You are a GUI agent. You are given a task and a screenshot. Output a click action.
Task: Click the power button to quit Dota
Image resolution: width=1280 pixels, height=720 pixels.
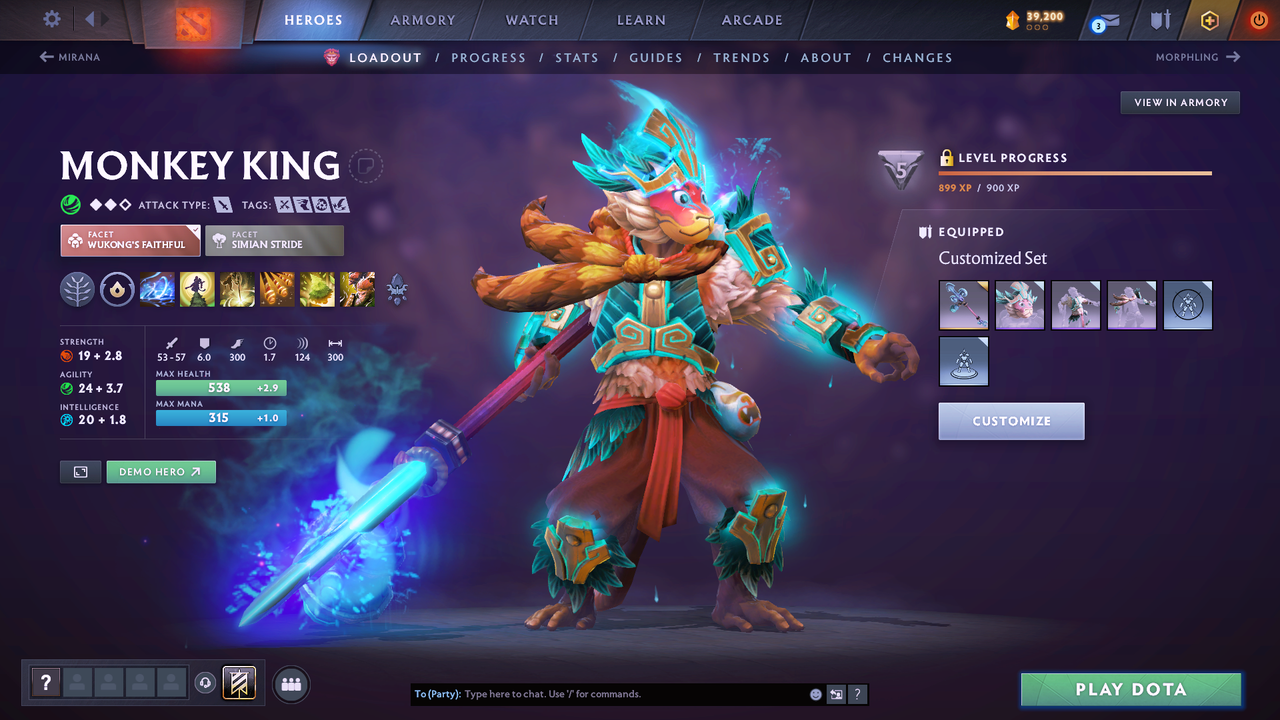tap(1258, 20)
